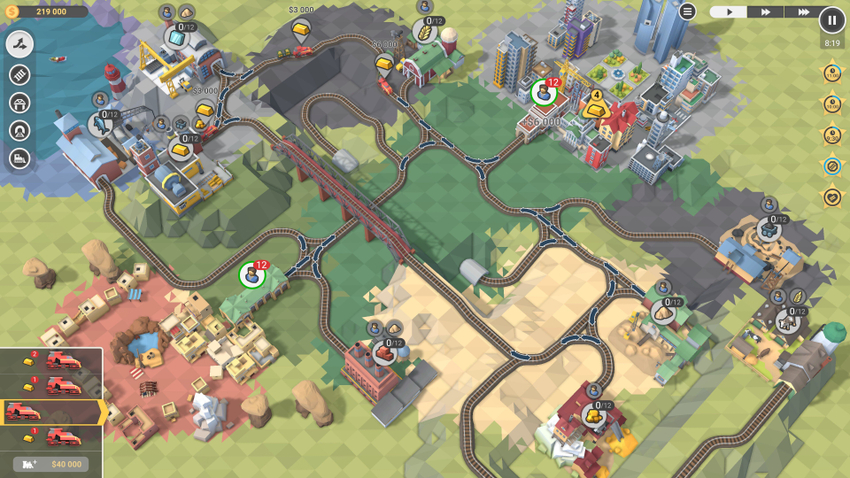Screen dimensions: 850x478
Task: Switch to triple fast-forward speed
Action: pos(803,12)
